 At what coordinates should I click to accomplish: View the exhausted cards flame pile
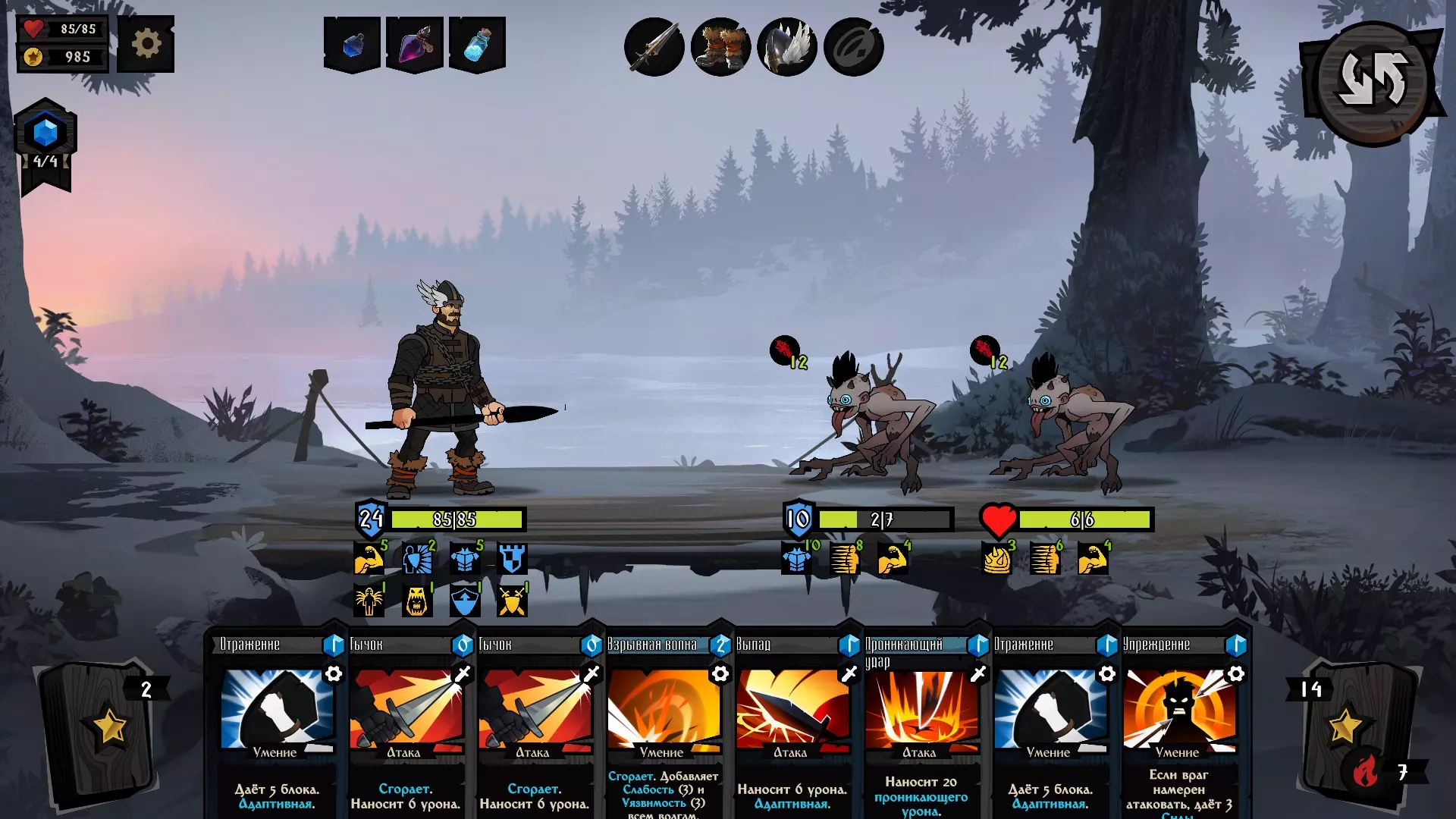point(1365,772)
